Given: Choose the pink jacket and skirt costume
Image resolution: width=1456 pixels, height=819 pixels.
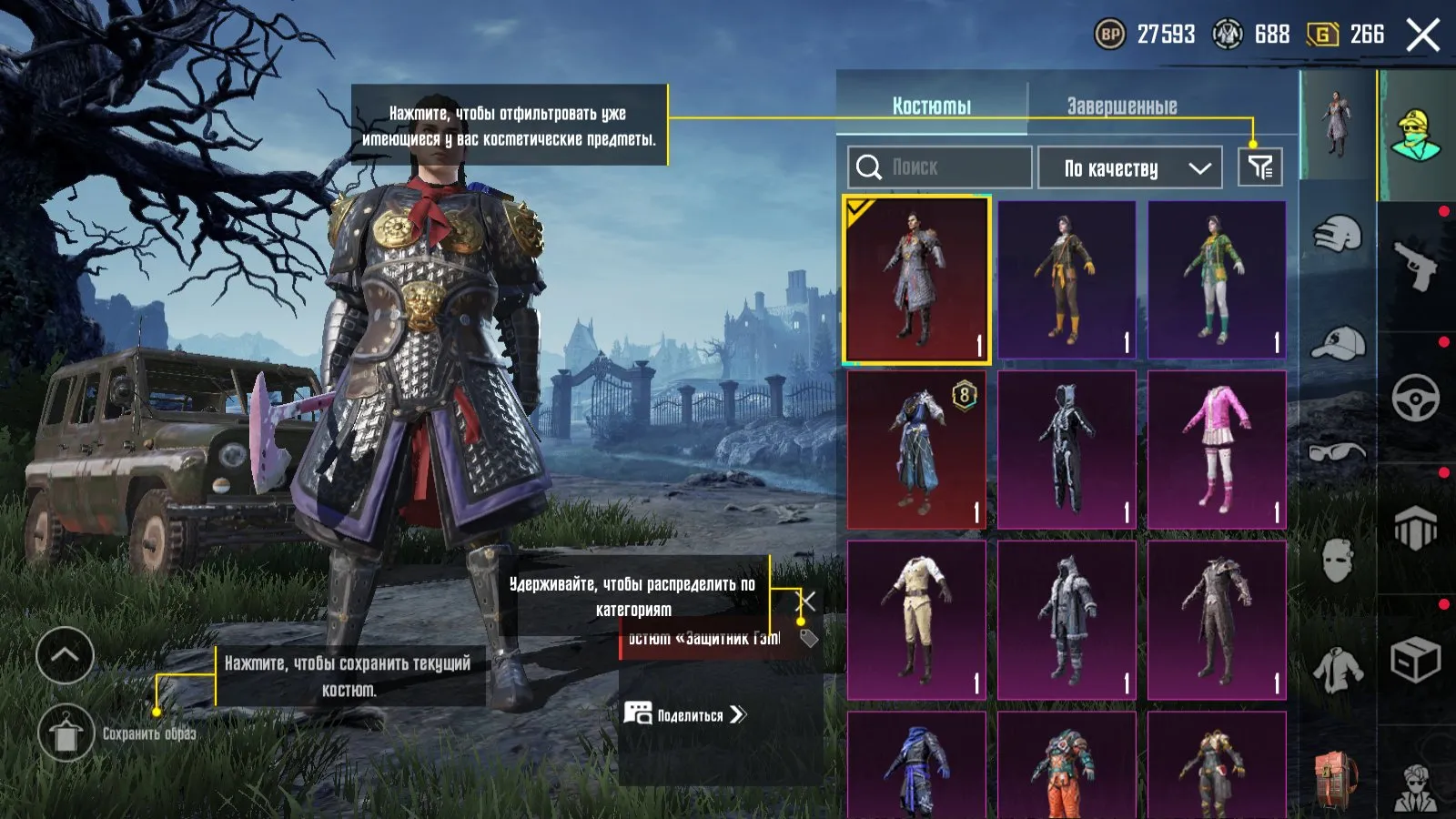Looking at the screenshot, I should click(x=1217, y=450).
